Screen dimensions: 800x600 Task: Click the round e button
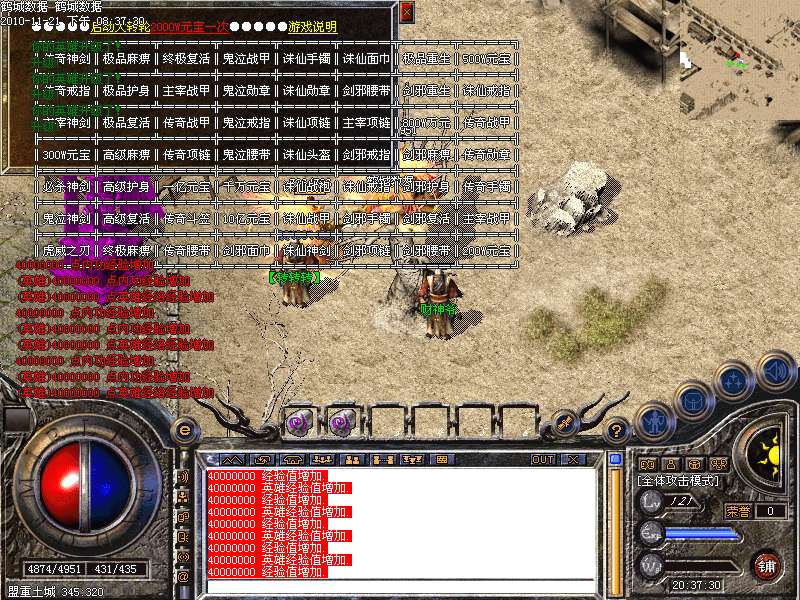[x=184, y=431]
